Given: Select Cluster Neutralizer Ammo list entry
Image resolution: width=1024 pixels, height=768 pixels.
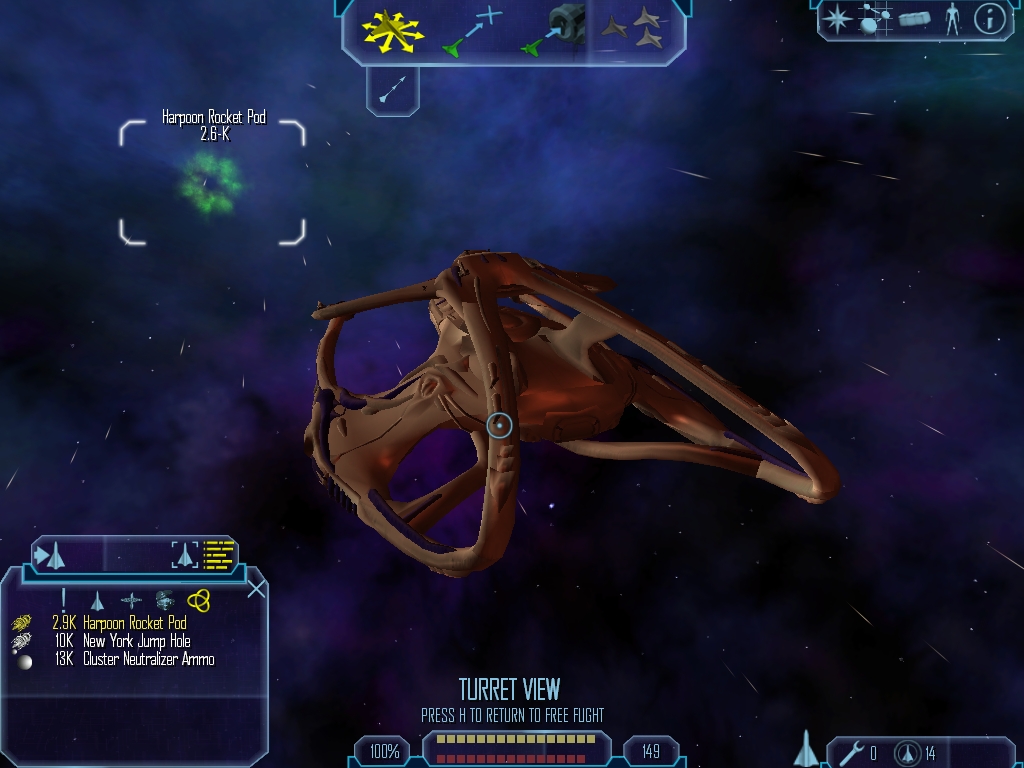Looking at the screenshot, I should (148, 659).
